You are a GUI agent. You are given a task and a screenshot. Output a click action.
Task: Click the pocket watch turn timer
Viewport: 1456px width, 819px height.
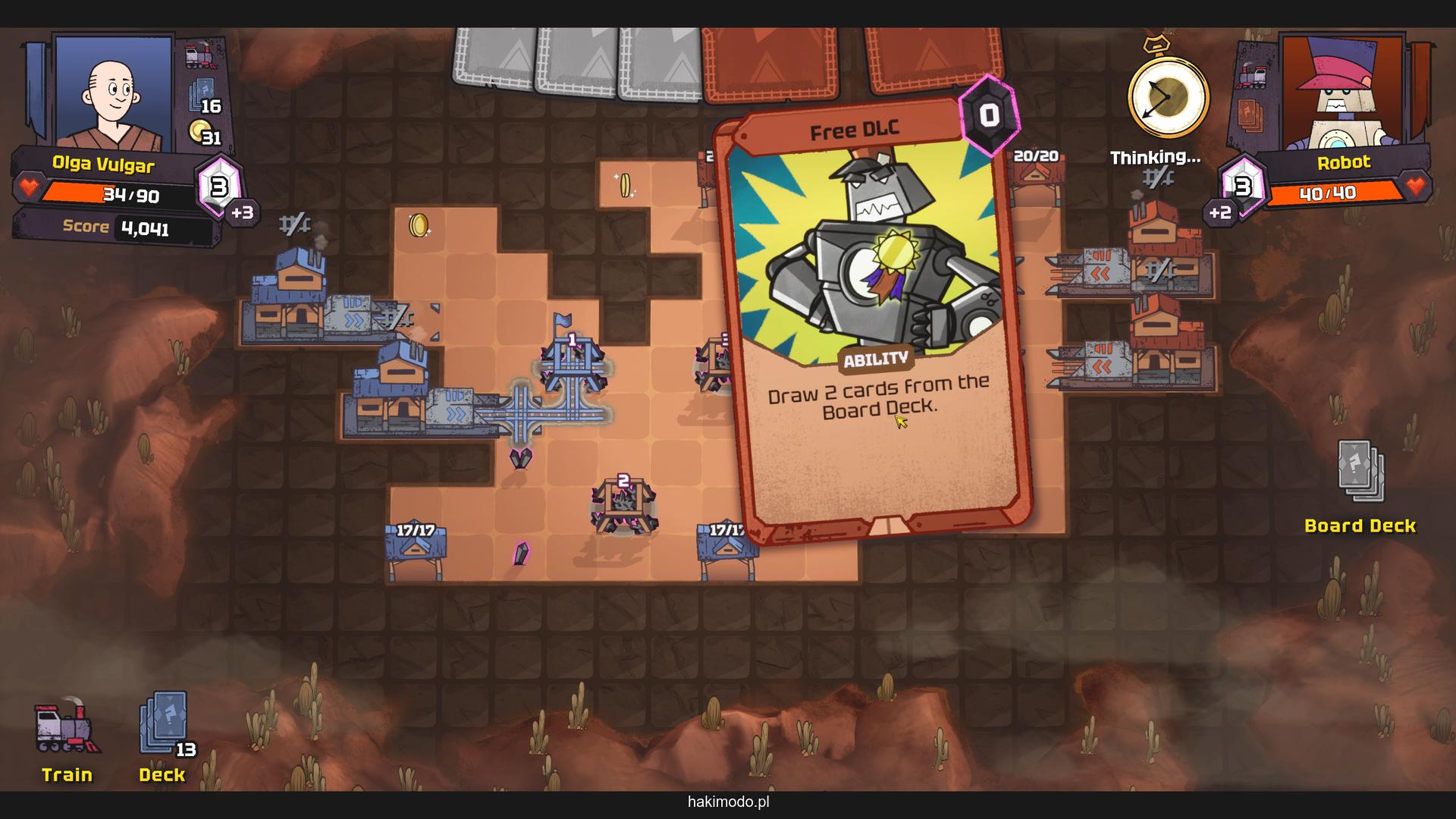point(1167,97)
